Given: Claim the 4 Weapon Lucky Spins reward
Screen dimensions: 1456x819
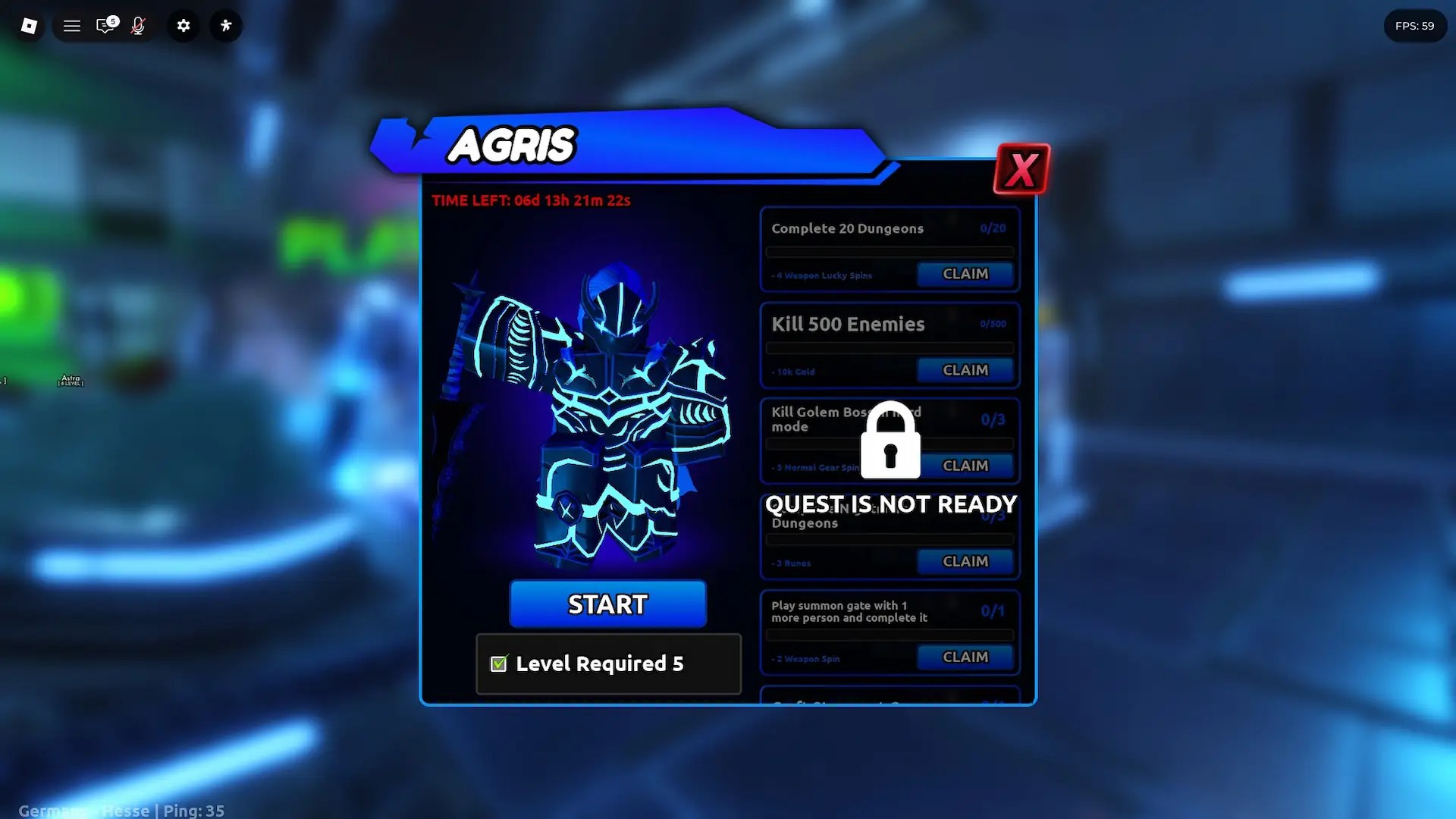Looking at the screenshot, I should 965,274.
